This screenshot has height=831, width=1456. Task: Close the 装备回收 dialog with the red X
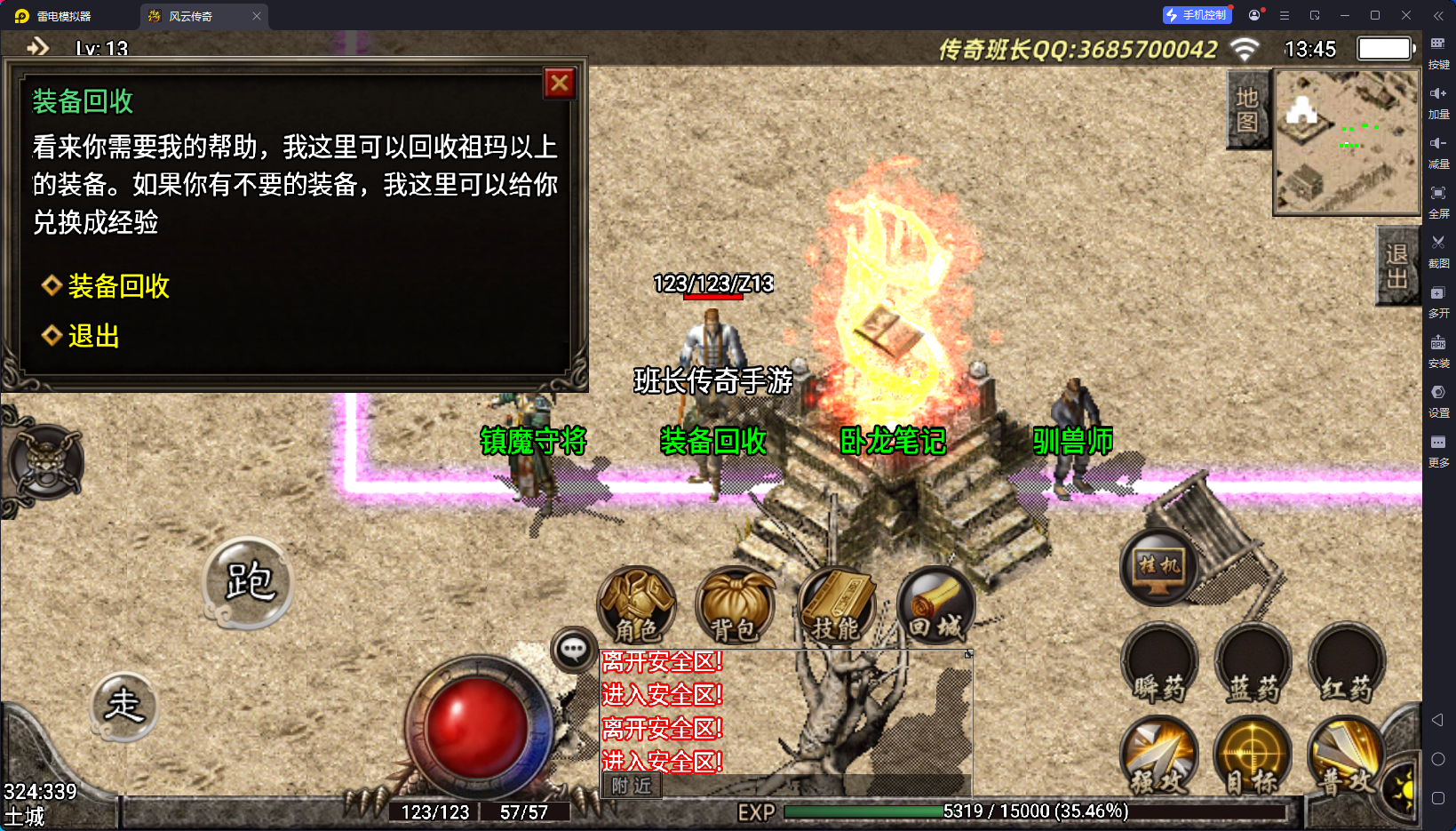[x=560, y=84]
